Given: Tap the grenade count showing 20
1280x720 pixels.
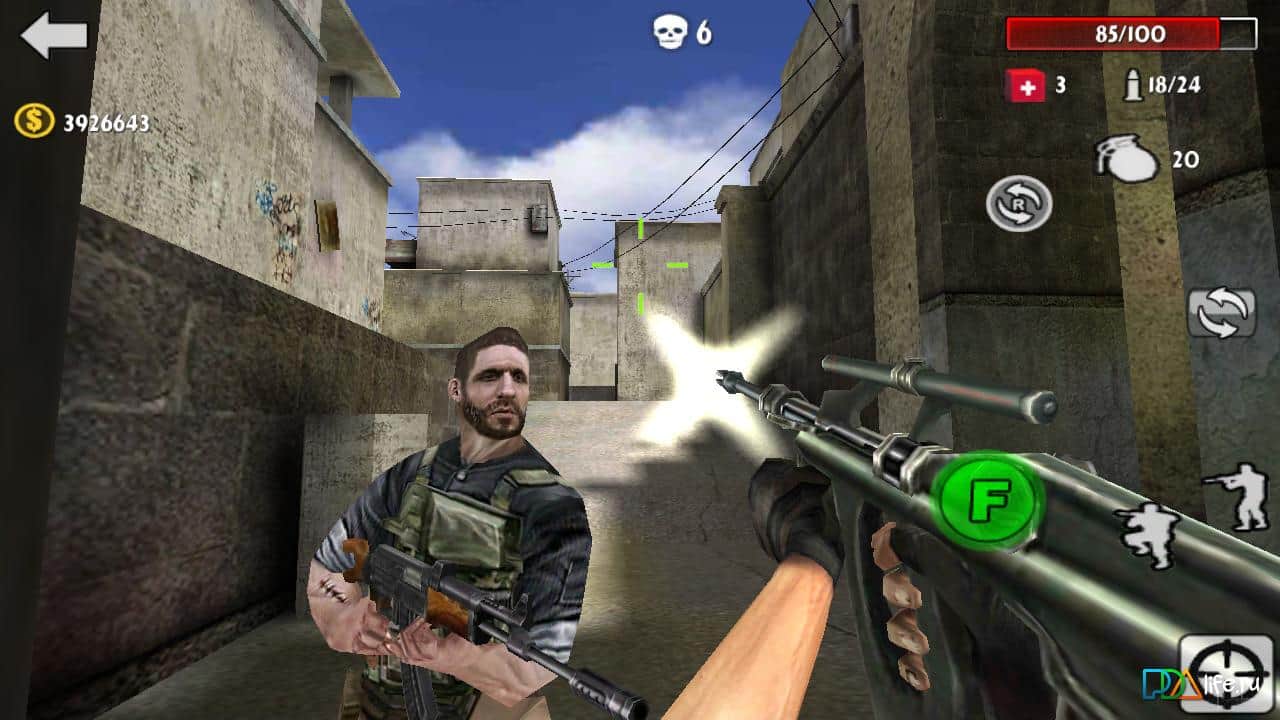Looking at the screenshot, I should (x=1185, y=158).
